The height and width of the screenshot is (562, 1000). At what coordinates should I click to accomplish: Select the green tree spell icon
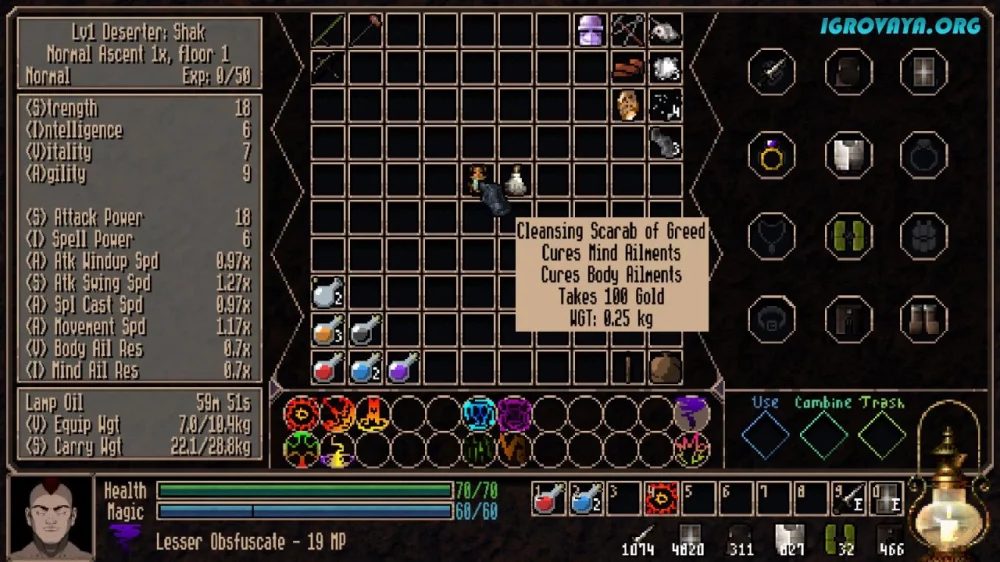click(301, 449)
